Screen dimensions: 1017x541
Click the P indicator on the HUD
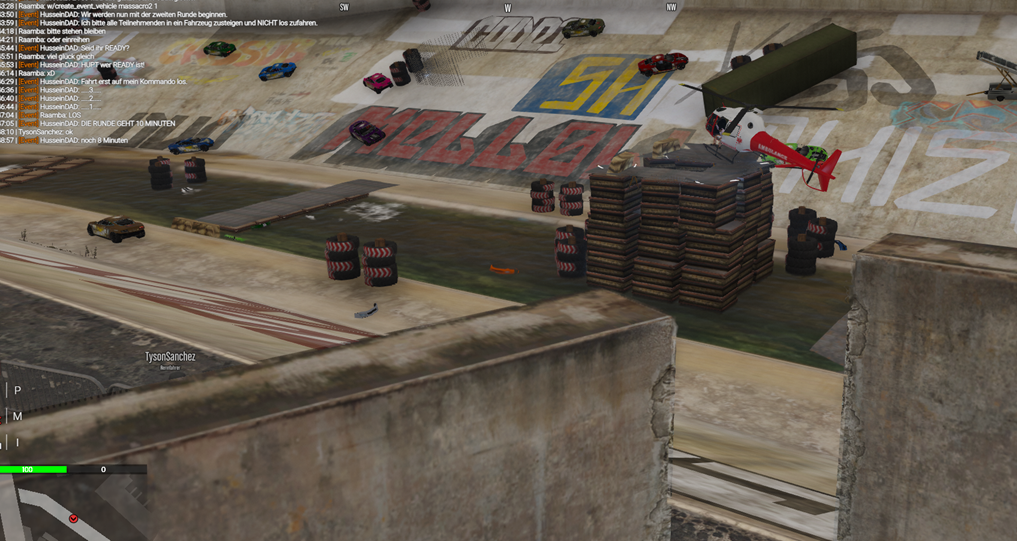17,391
